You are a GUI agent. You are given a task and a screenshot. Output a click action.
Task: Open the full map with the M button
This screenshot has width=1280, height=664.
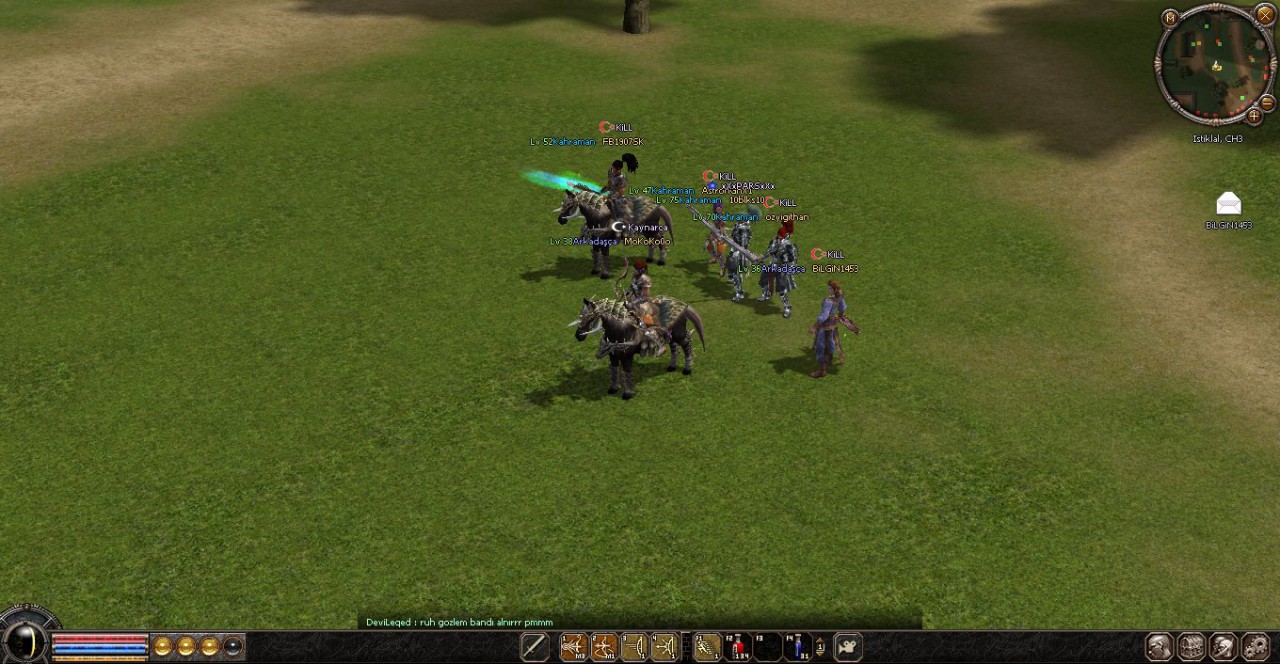pyautogui.click(x=1170, y=17)
